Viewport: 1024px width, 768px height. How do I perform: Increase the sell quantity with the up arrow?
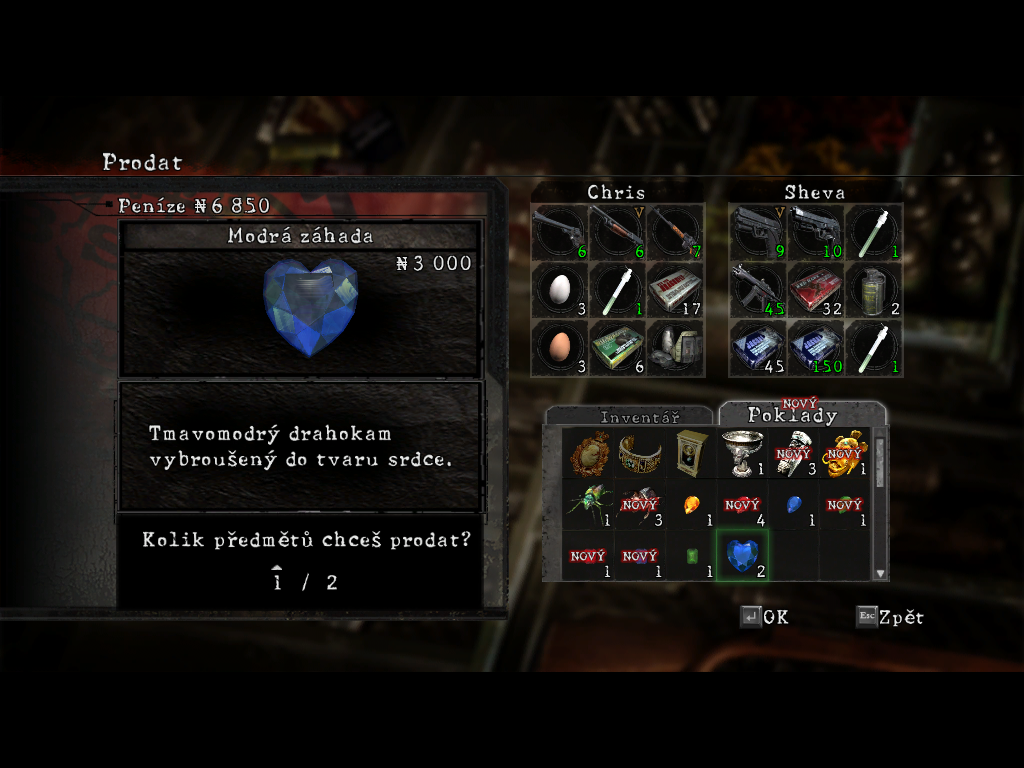coord(277,569)
